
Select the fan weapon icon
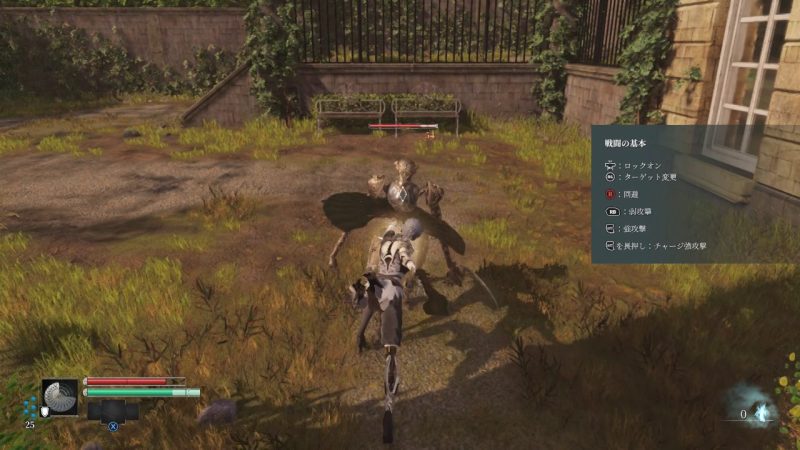[60, 397]
